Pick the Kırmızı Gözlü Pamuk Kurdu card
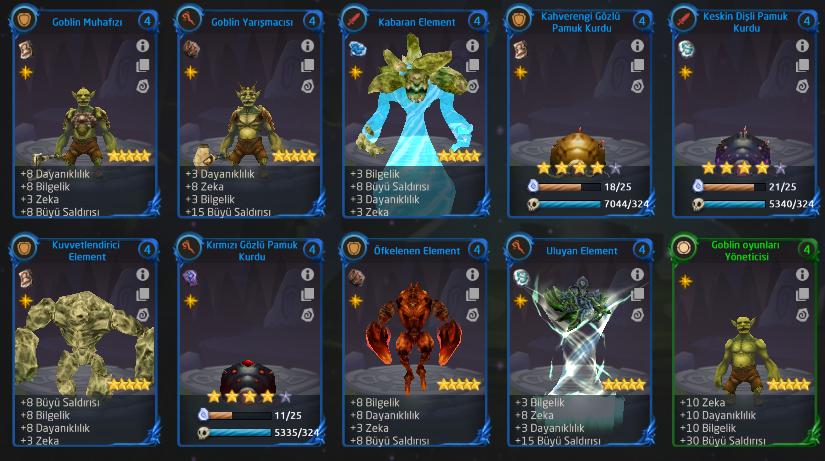825x461 pixels. pyautogui.click(x=250, y=345)
